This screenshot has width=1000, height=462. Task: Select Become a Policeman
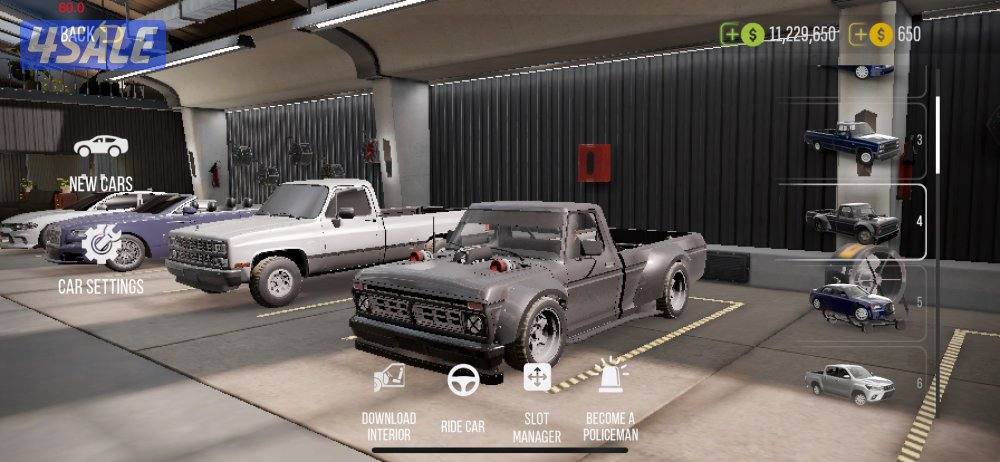(610, 398)
